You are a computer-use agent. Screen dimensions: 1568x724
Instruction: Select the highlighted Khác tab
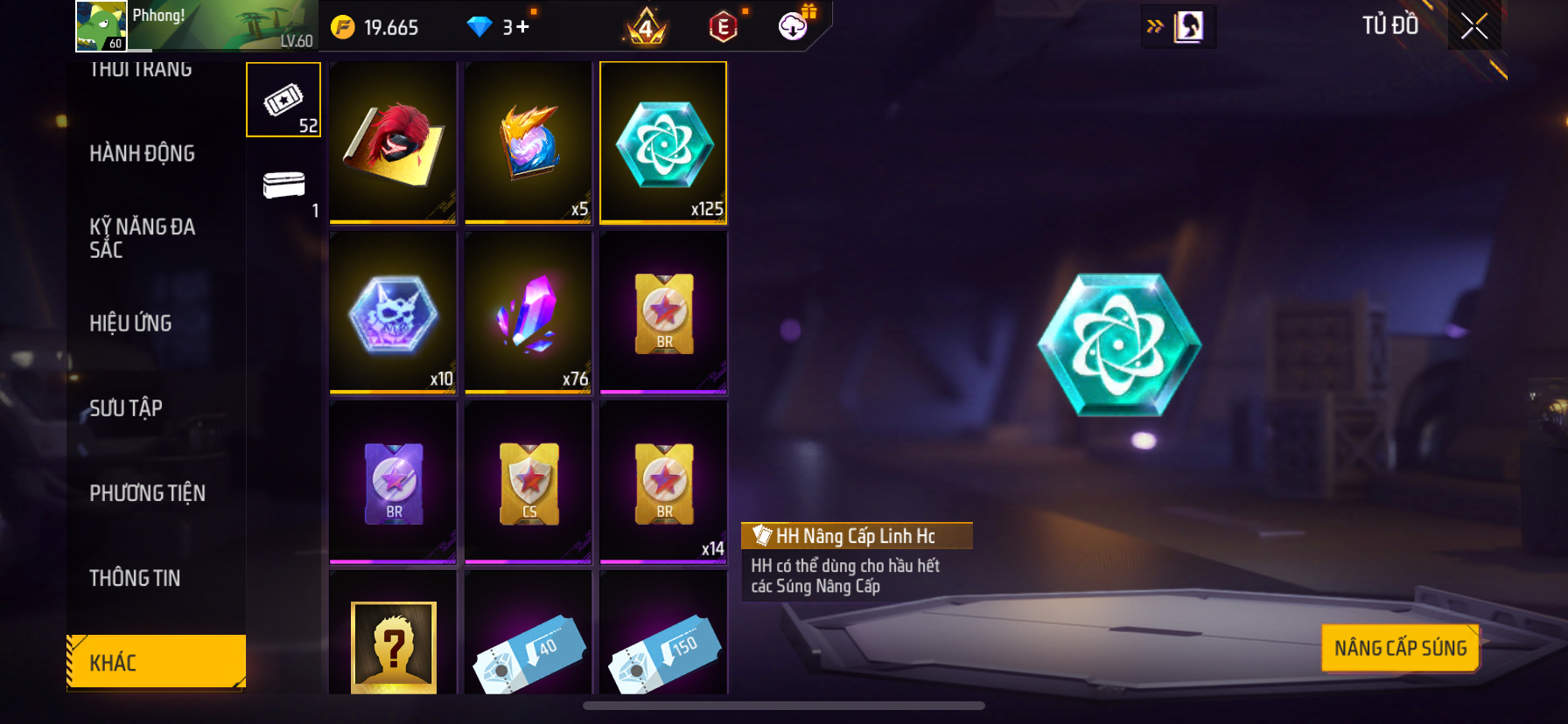[x=156, y=662]
